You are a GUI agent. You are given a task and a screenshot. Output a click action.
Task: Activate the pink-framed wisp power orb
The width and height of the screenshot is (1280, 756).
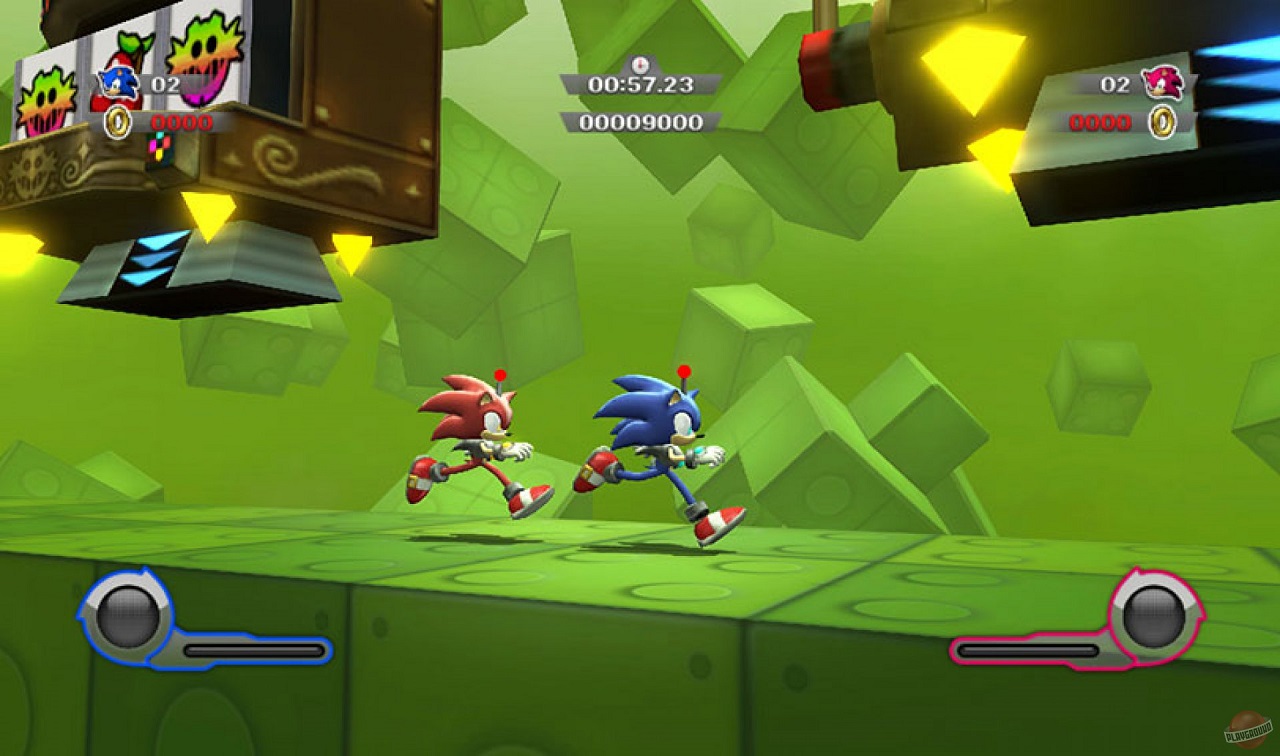1152,615
